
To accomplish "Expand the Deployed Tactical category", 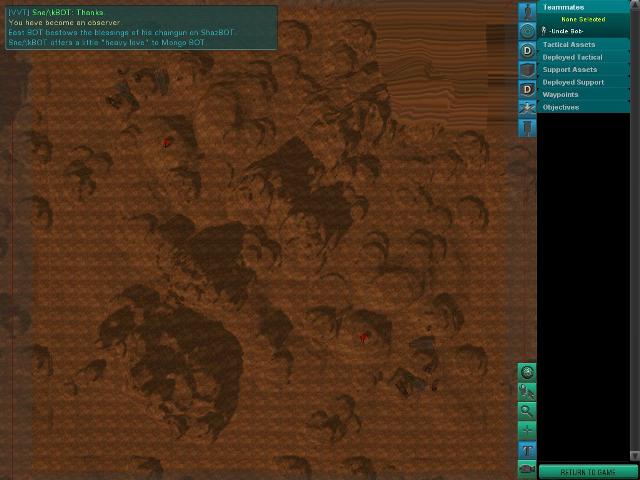I will [x=572, y=57].
